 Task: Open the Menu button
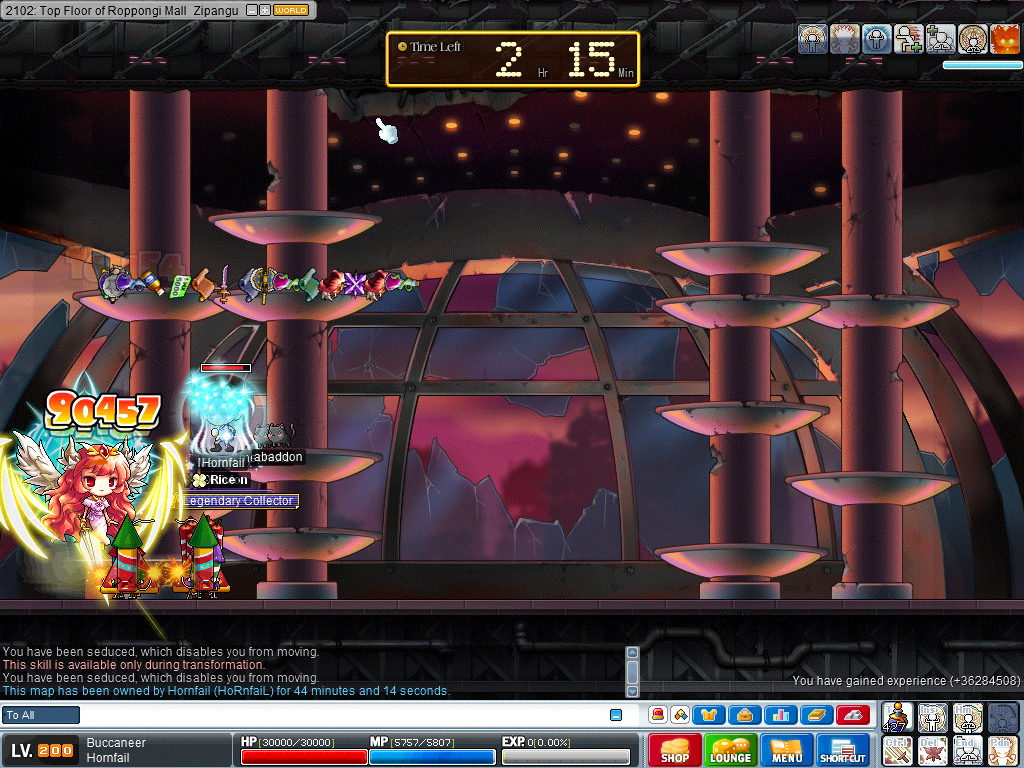pos(787,750)
